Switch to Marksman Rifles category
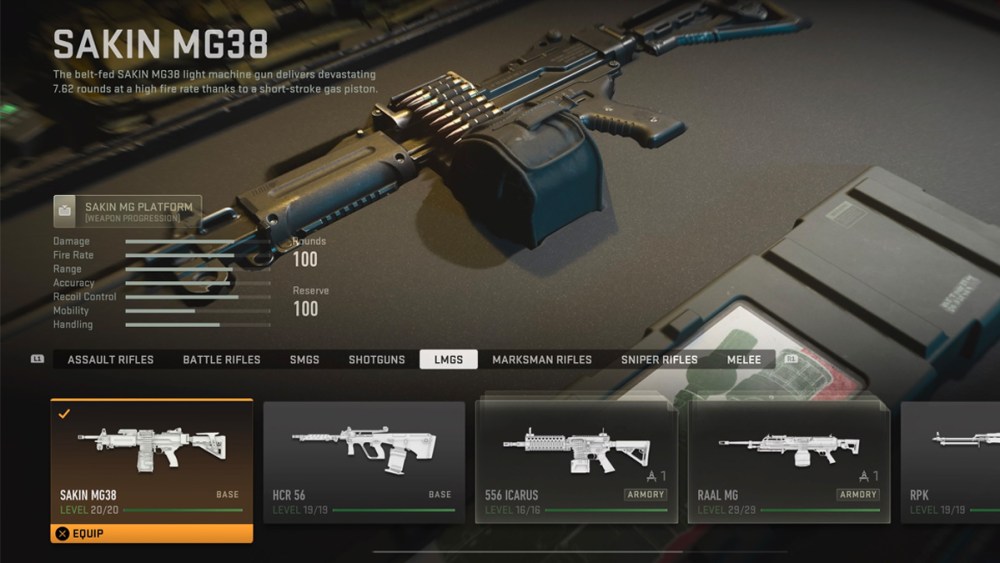Screen dimensions: 1000x563 [x=542, y=360]
